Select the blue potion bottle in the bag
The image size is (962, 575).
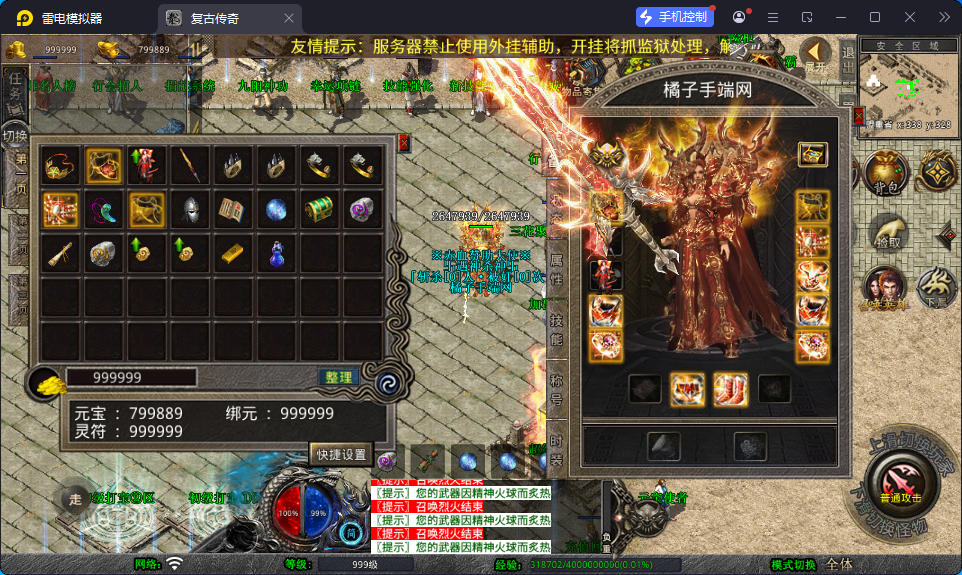277,254
